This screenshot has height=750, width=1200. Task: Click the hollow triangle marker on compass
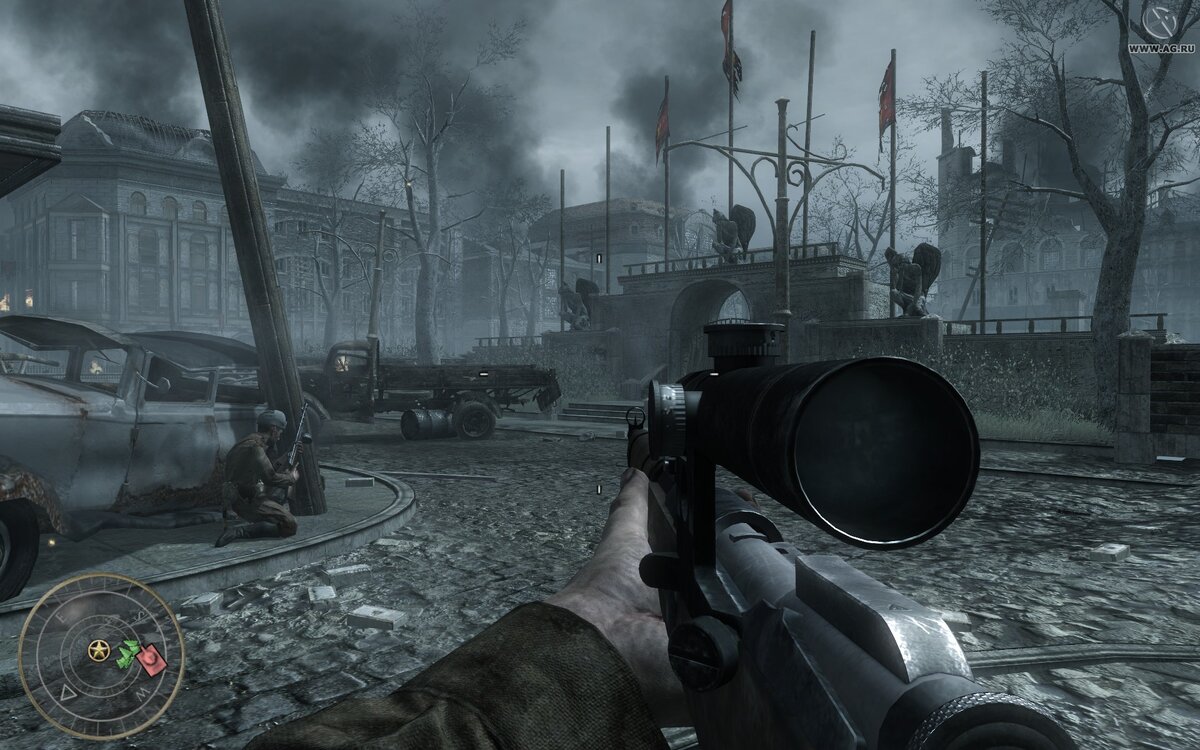tap(70, 691)
